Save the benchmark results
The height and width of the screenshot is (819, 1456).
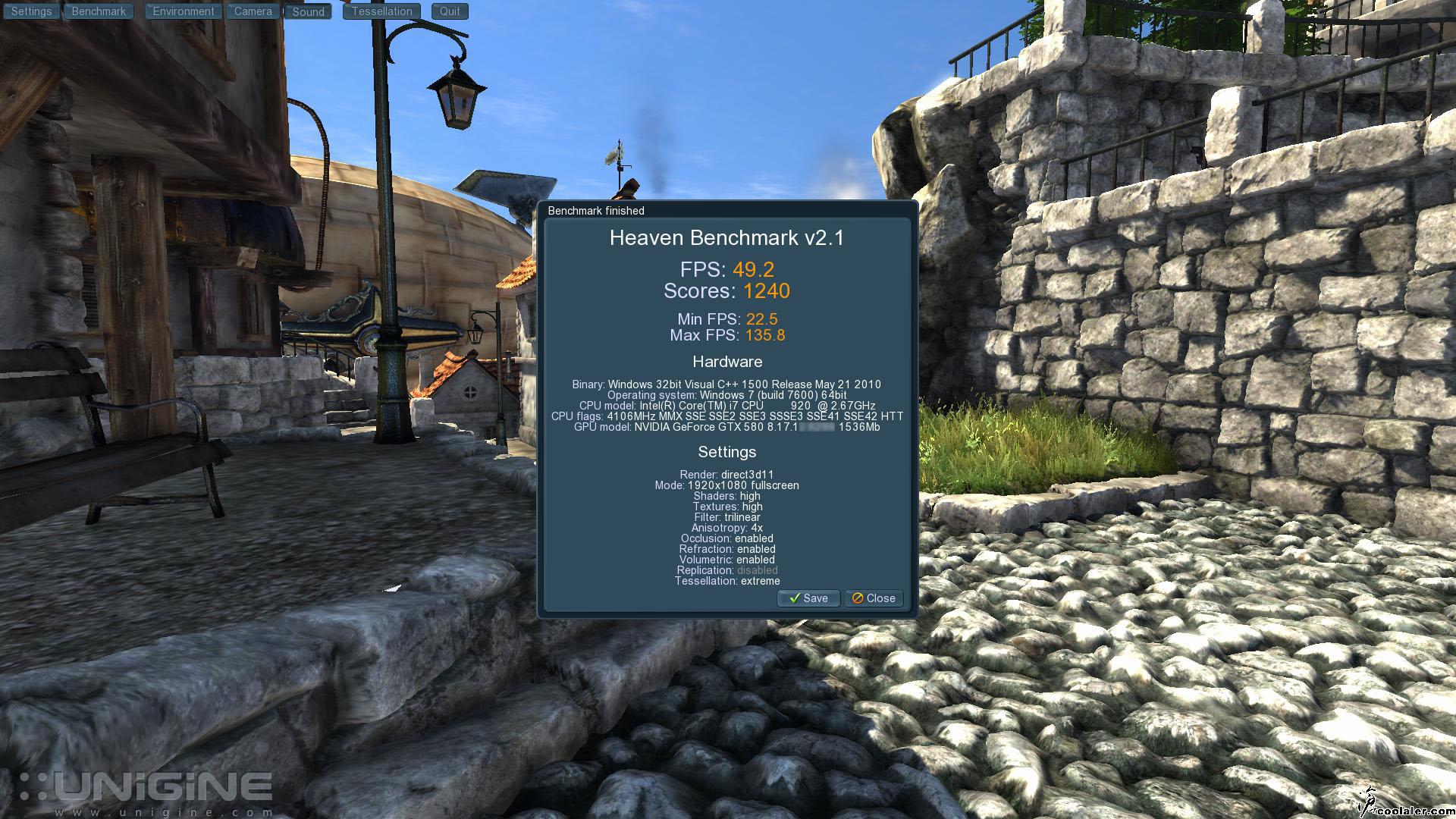point(808,598)
